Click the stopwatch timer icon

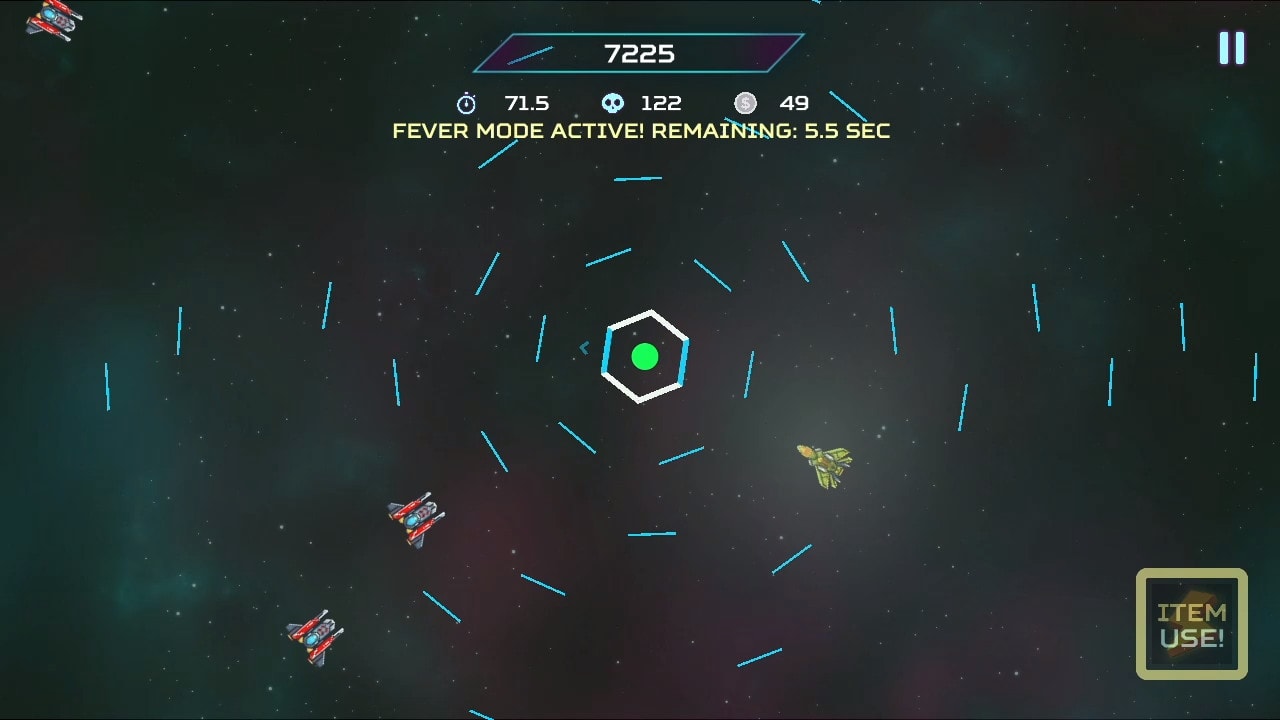(x=466, y=102)
